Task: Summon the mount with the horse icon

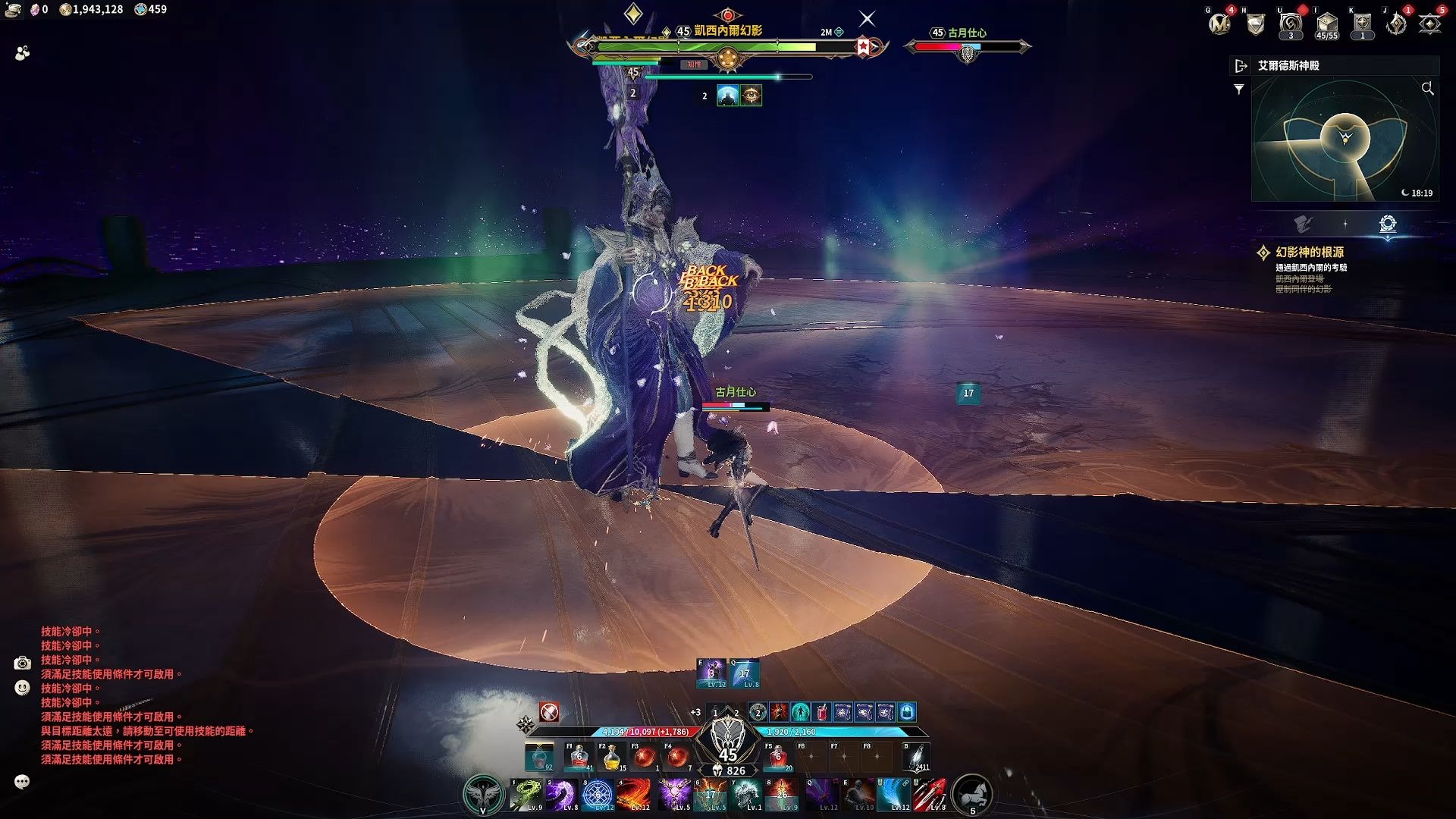Action: point(971,795)
